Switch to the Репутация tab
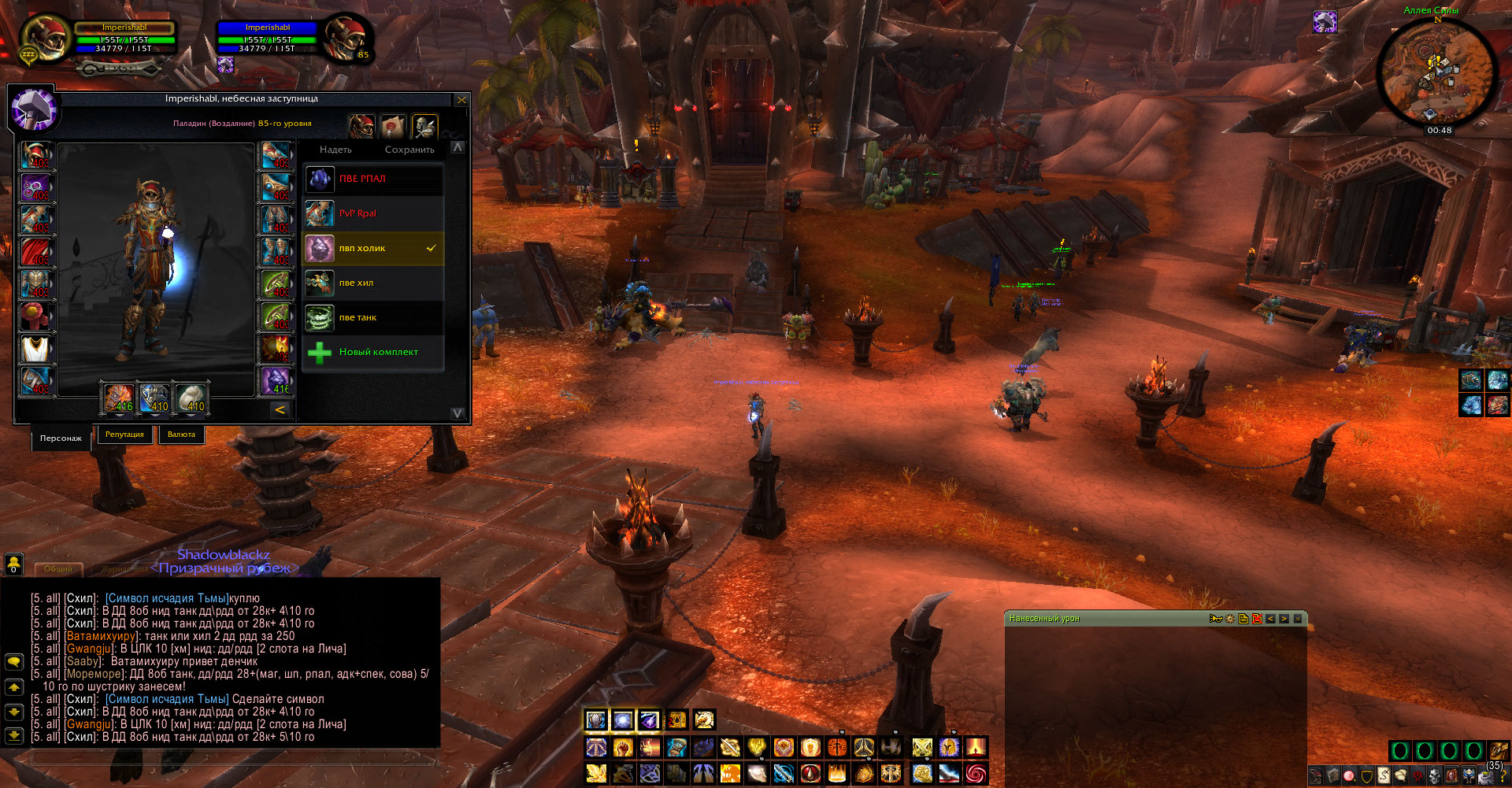 (124, 435)
